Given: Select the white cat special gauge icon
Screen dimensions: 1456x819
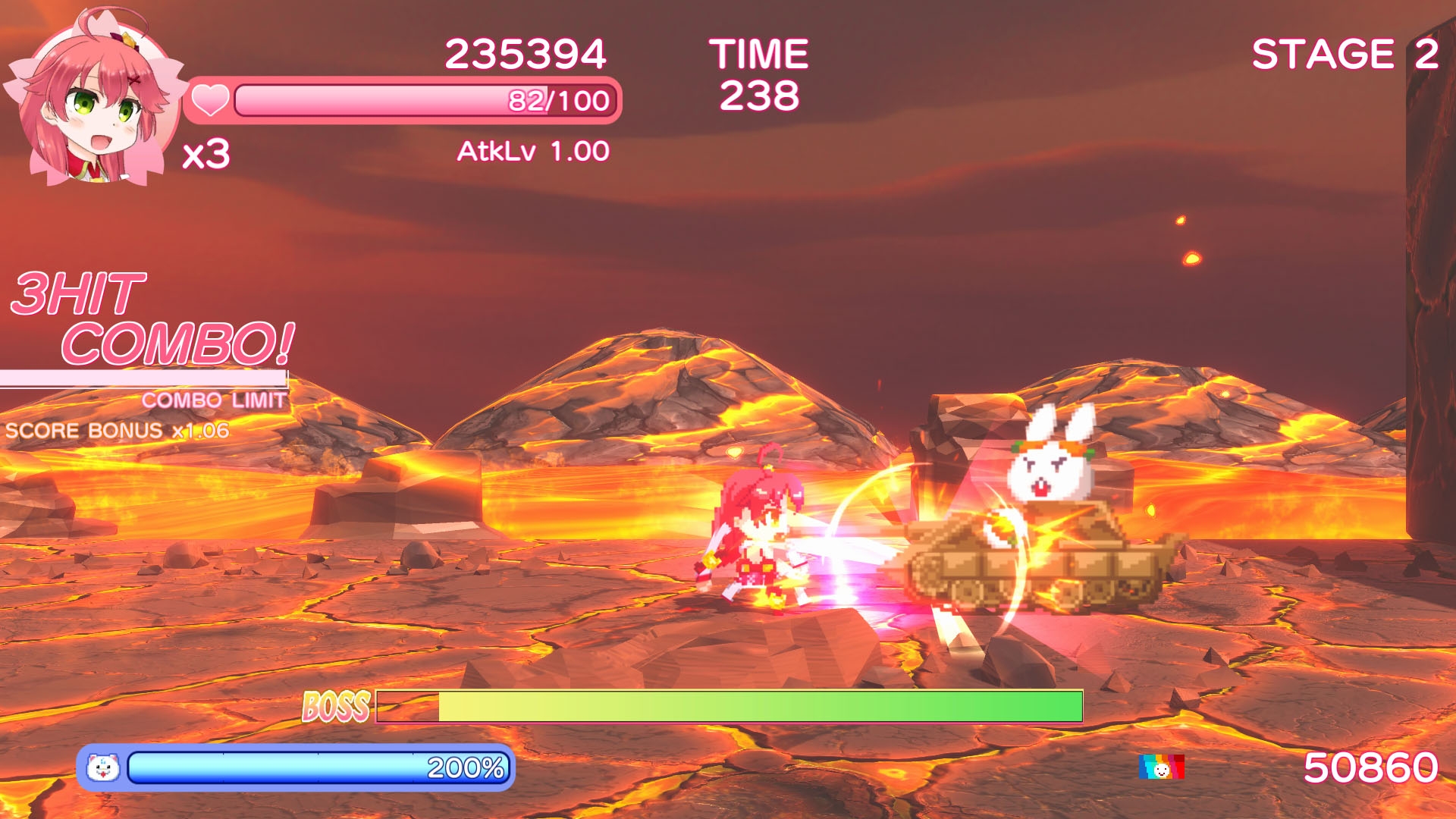Looking at the screenshot, I should [103, 768].
